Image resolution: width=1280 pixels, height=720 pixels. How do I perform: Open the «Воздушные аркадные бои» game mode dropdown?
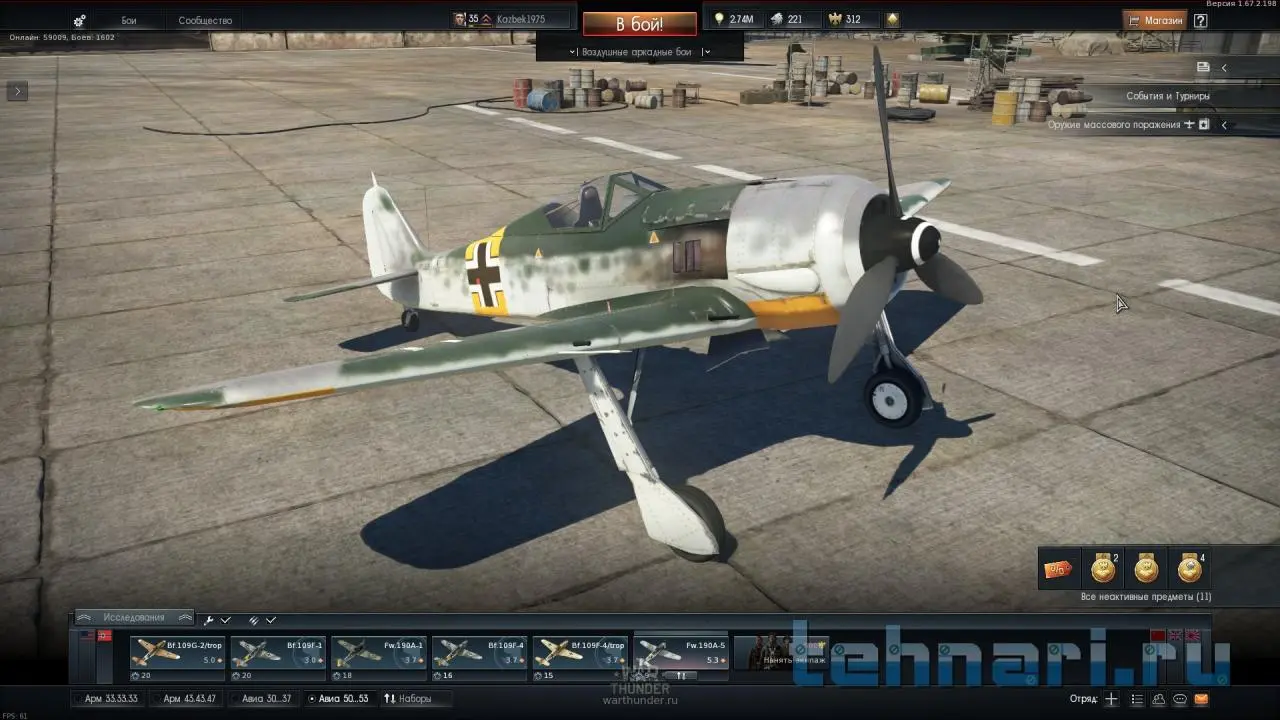[639, 52]
